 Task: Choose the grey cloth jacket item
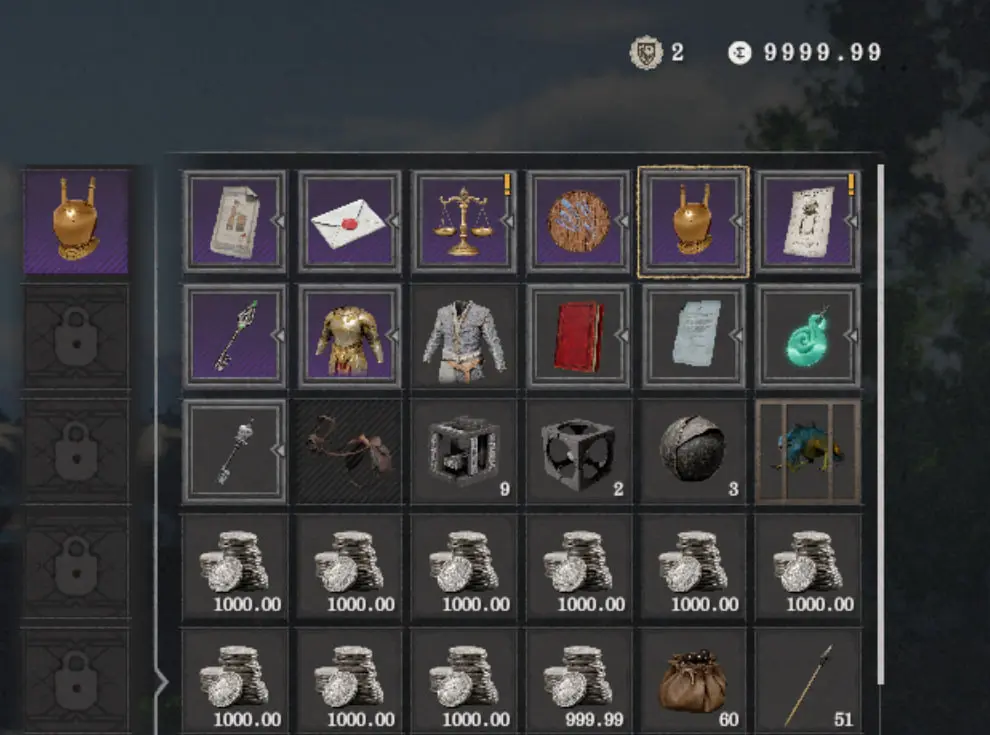pos(464,336)
